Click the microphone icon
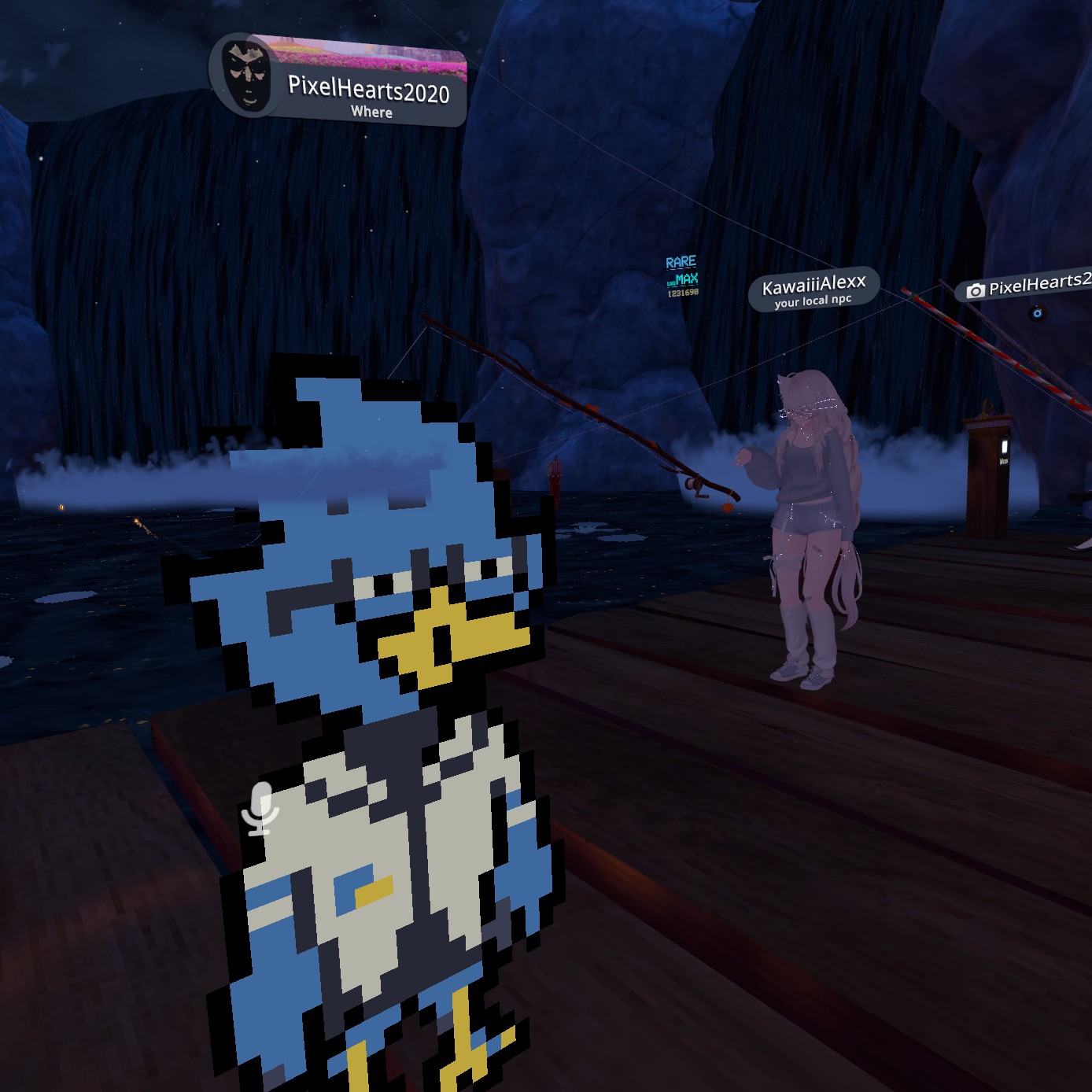The height and width of the screenshot is (1092, 1092). (260, 808)
